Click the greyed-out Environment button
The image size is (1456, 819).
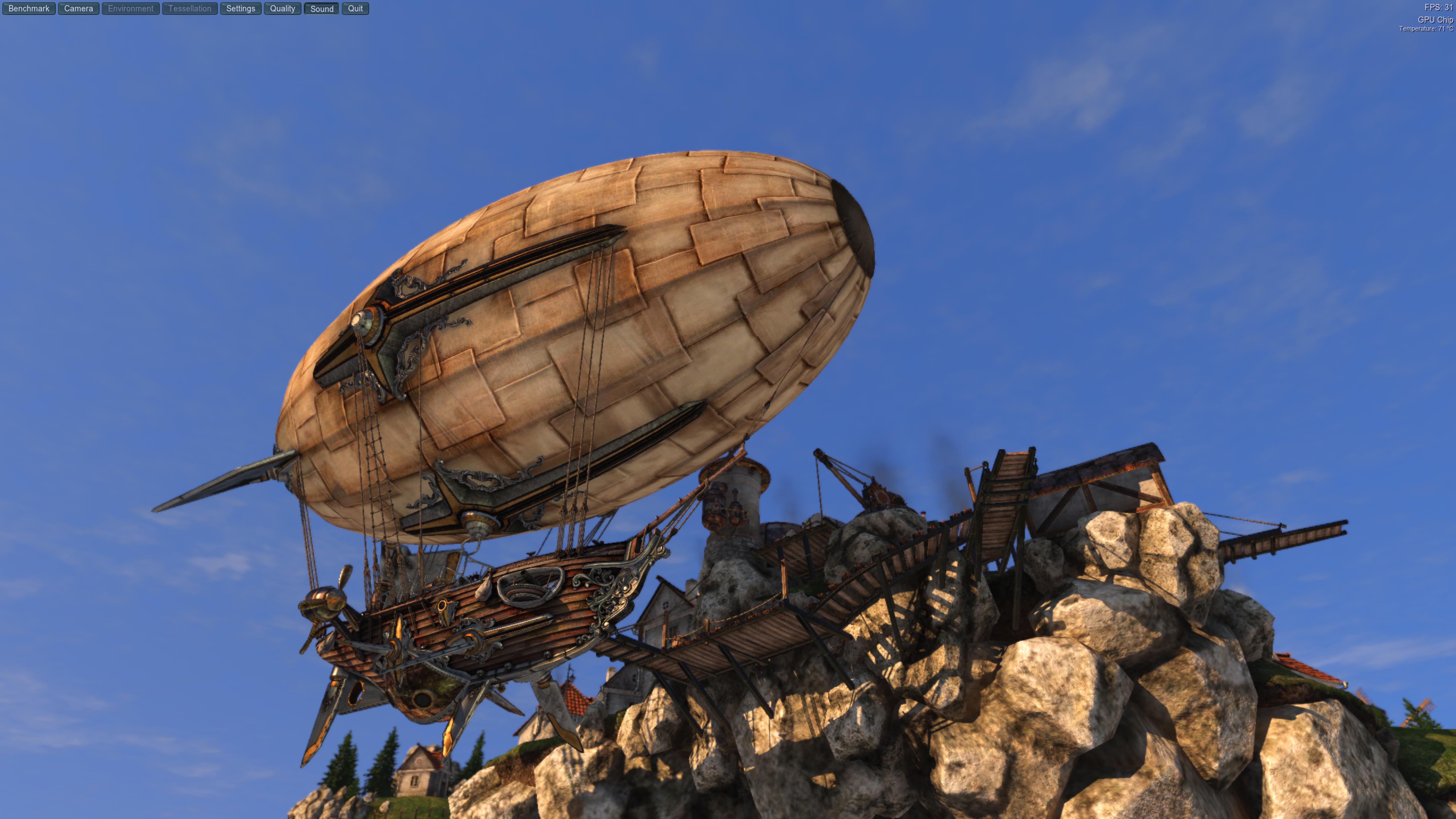[x=131, y=9]
